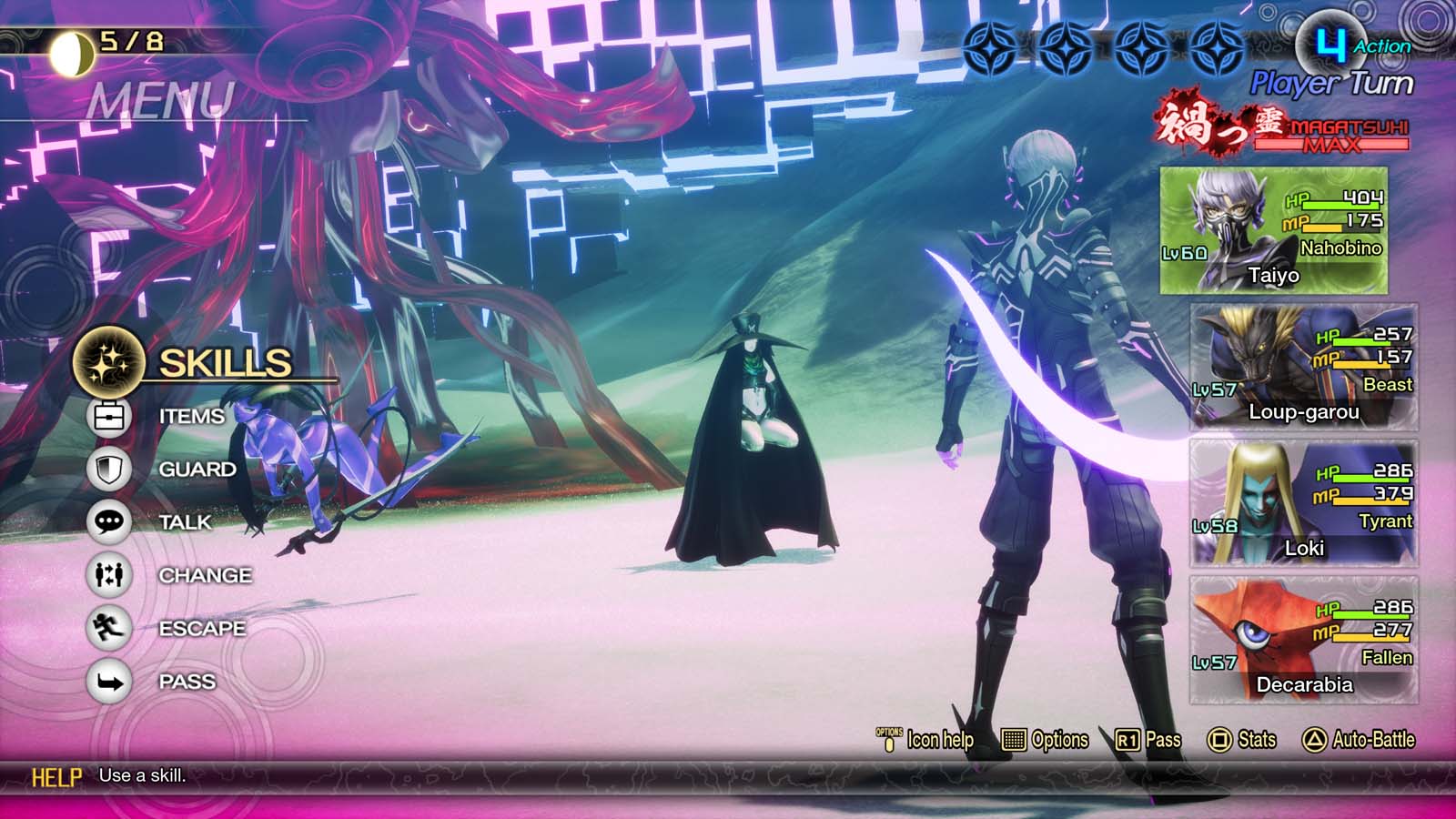Click the Guard shield icon
Image resolution: width=1456 pixels, height=819 pixels.
(x=108, y=468)
